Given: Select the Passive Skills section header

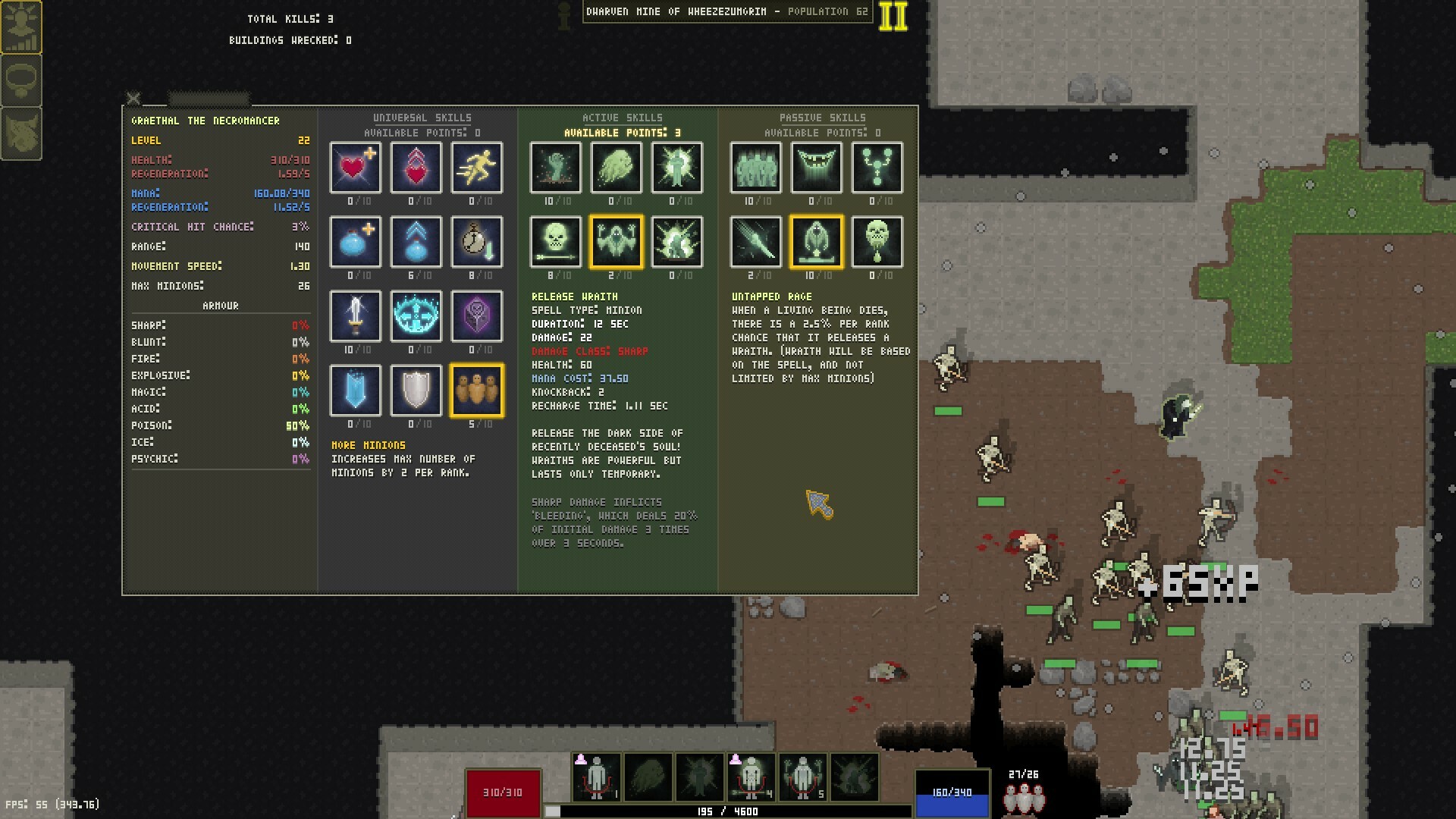Looking at the screenshot, I should tap(823, 118).
